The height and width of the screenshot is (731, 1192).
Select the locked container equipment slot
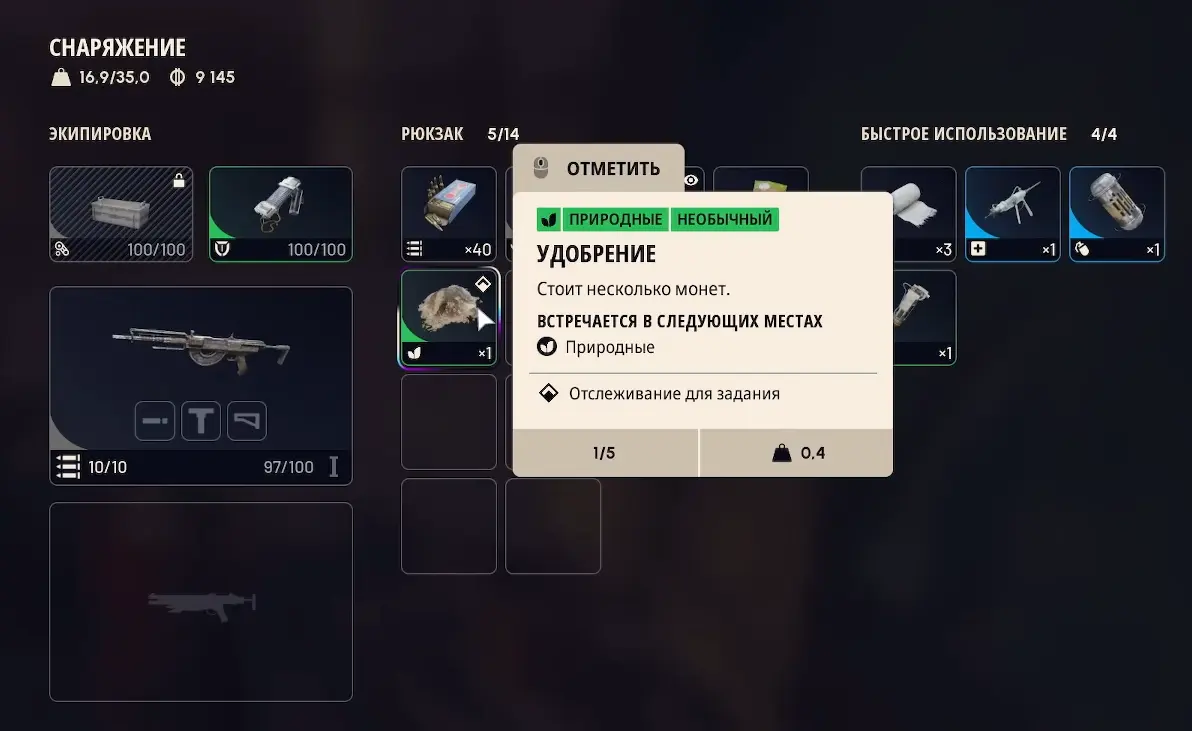(x=121, y=214)
